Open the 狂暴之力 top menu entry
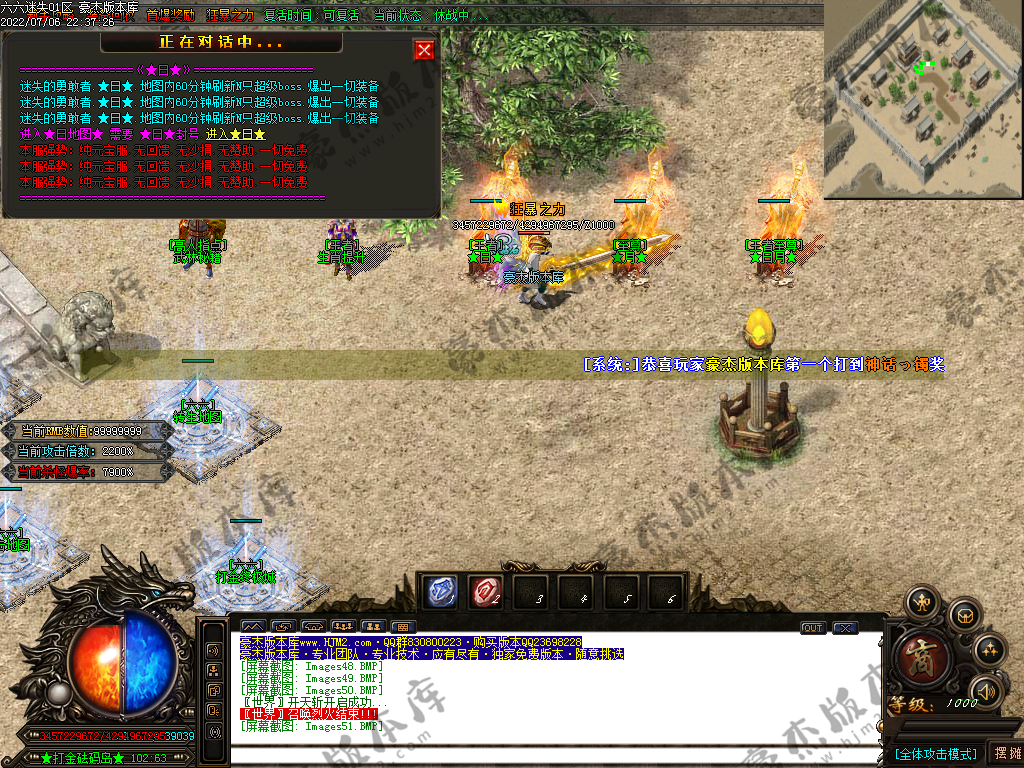This screenshot has height=768, width=1024. (230, 16)
